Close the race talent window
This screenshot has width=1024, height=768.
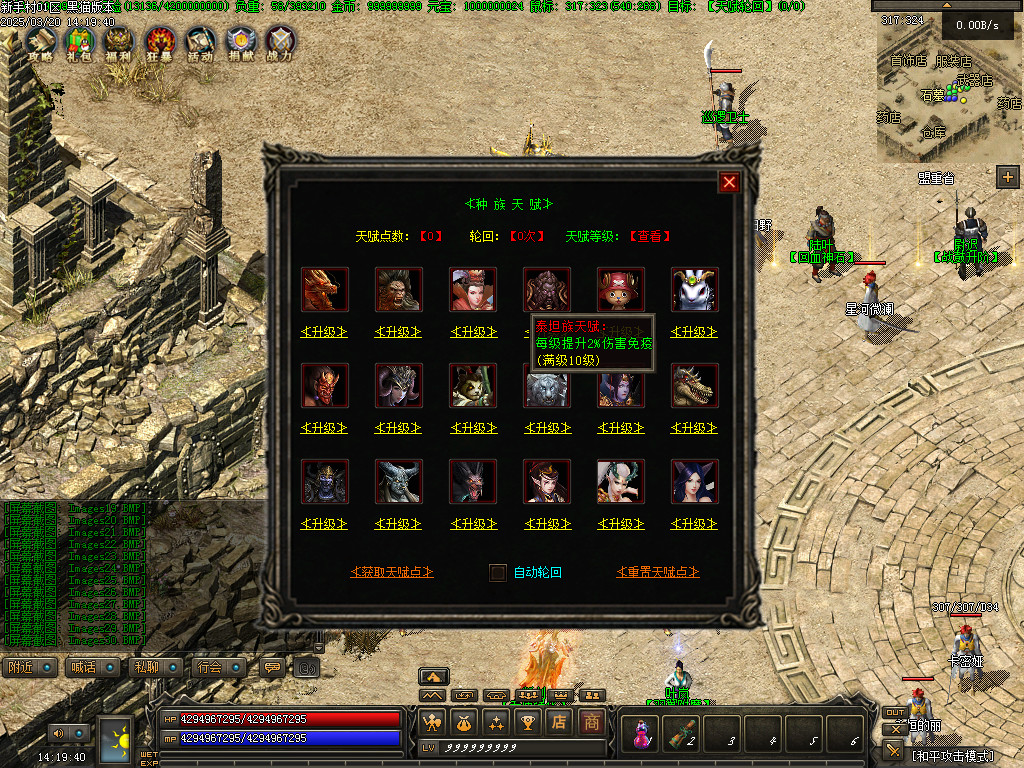pos(729,182)
